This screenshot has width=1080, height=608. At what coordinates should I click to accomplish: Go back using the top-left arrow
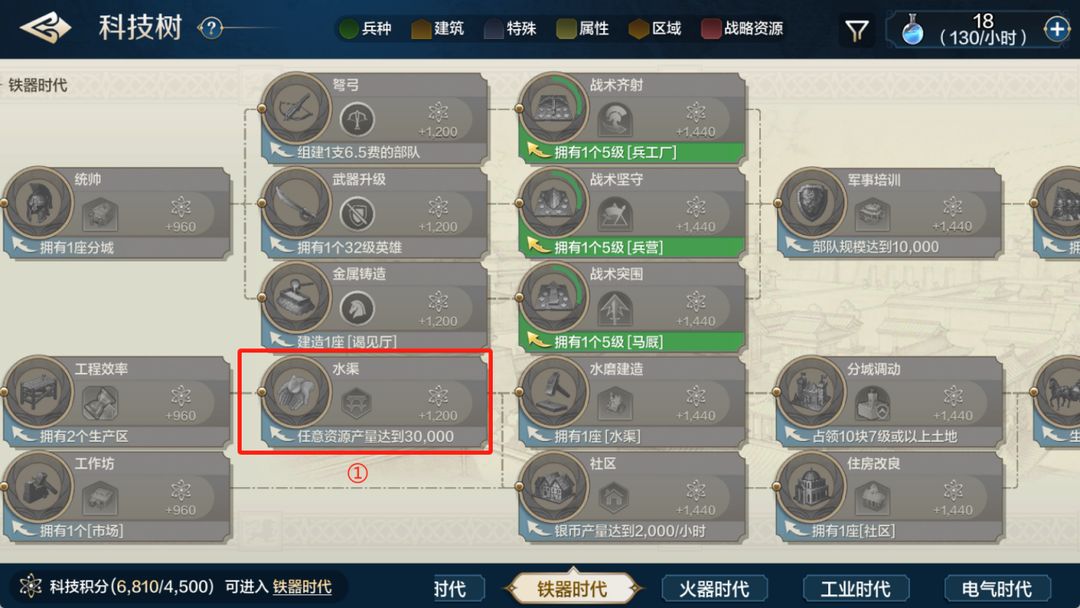[45, 28]
